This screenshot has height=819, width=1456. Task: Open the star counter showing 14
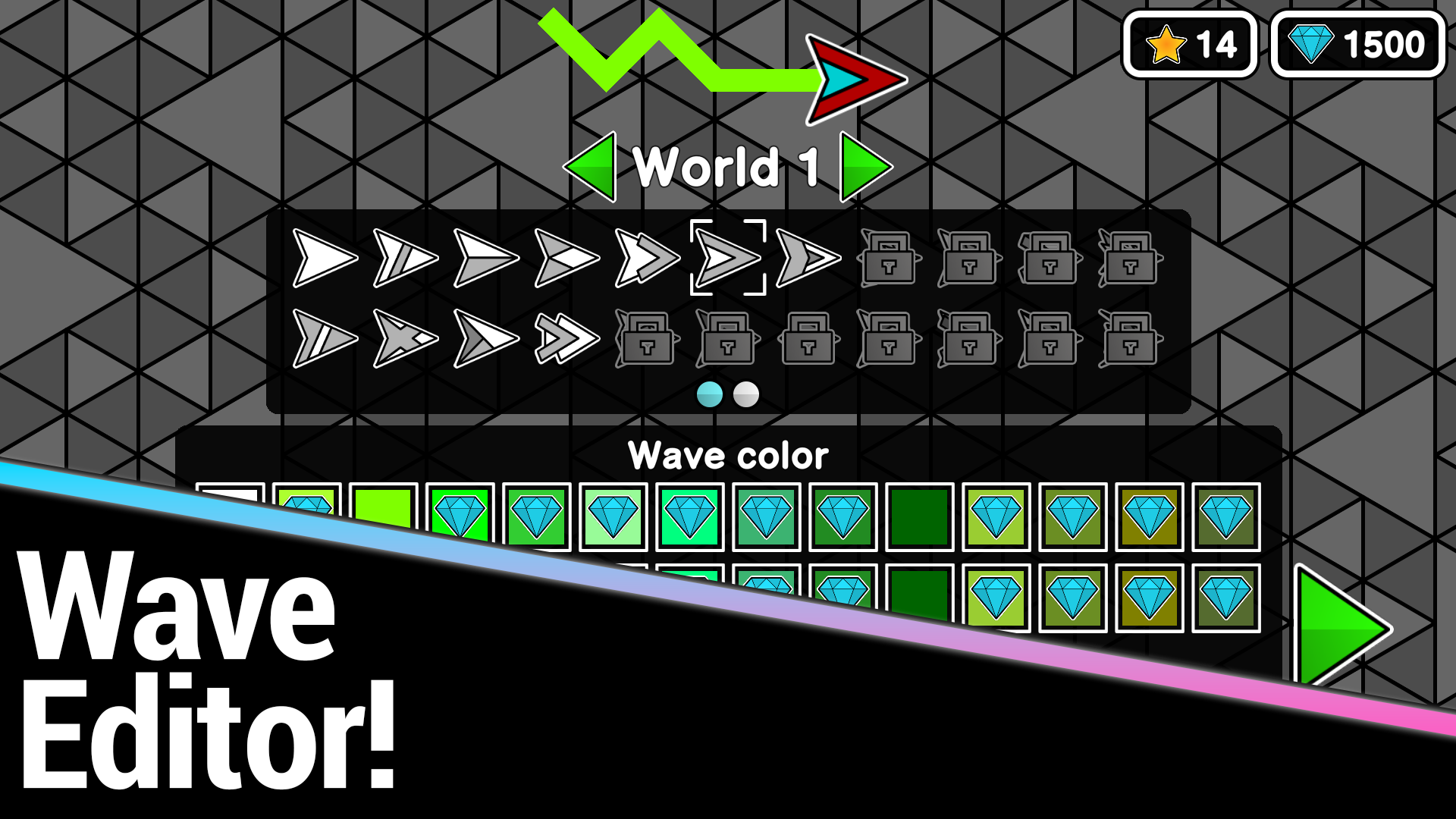click(1191, 43)
